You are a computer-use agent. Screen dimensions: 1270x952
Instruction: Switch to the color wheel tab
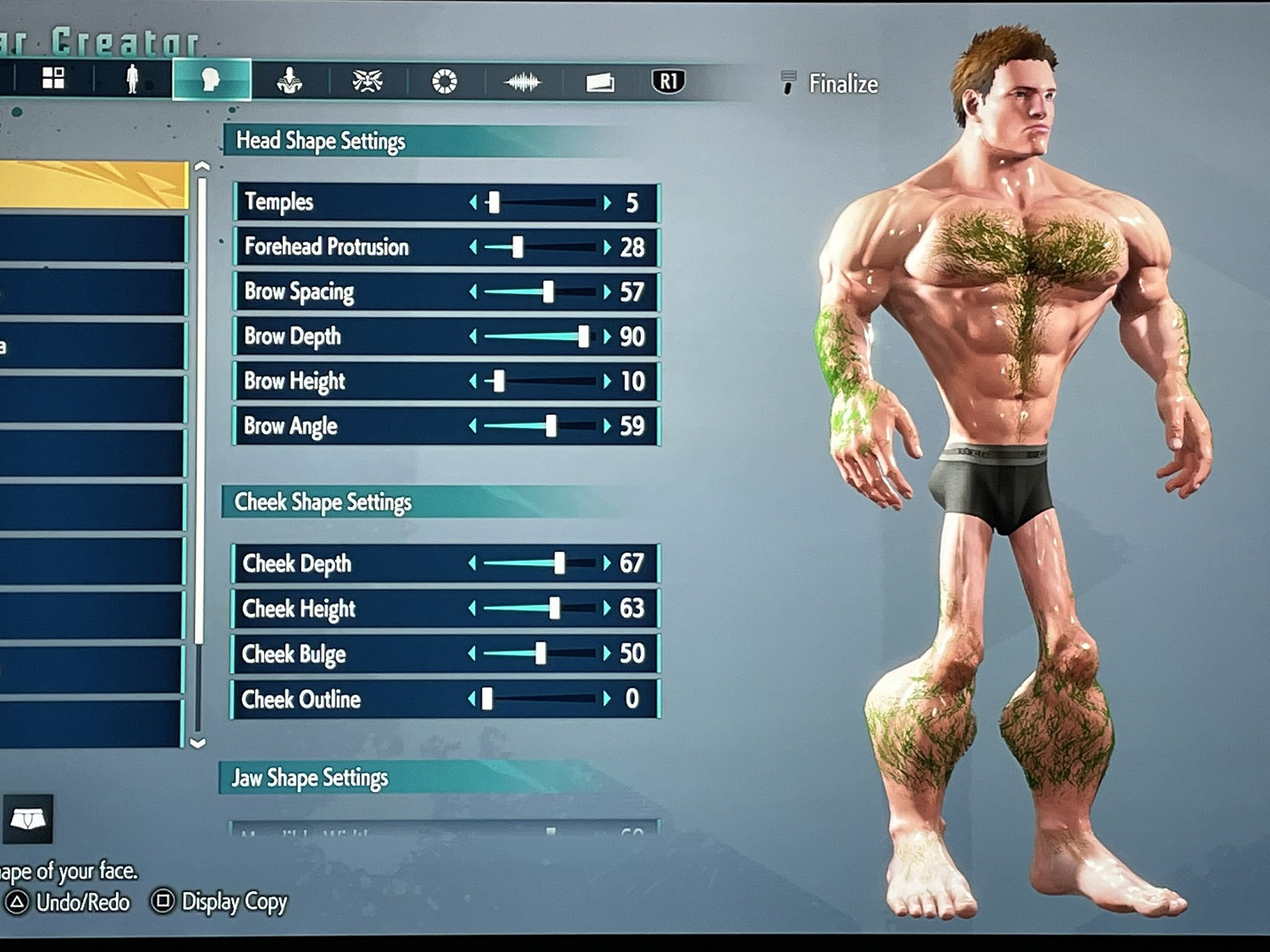(x=444, y=81)
